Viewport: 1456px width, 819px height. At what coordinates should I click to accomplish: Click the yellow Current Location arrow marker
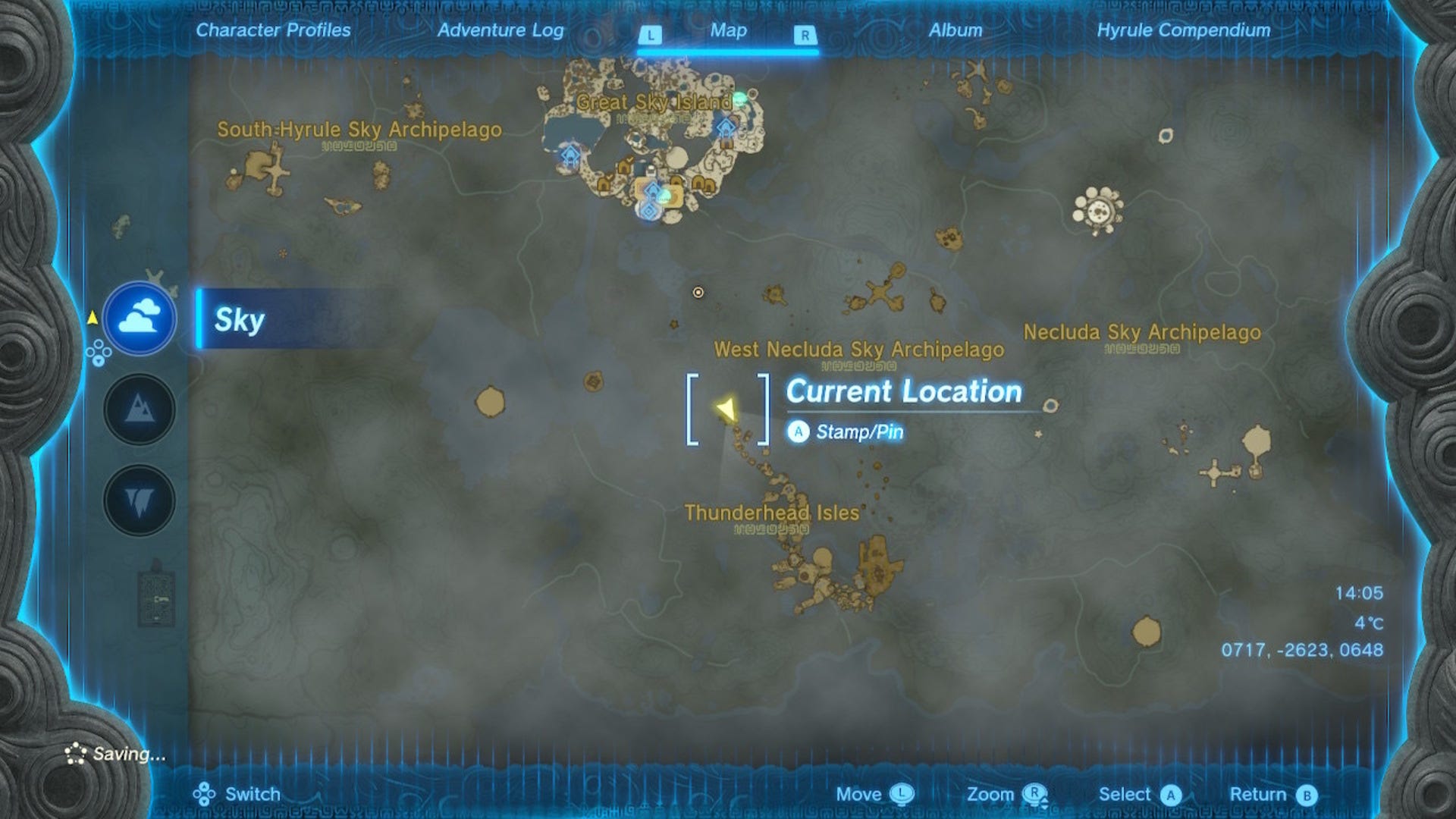point(726,409)
